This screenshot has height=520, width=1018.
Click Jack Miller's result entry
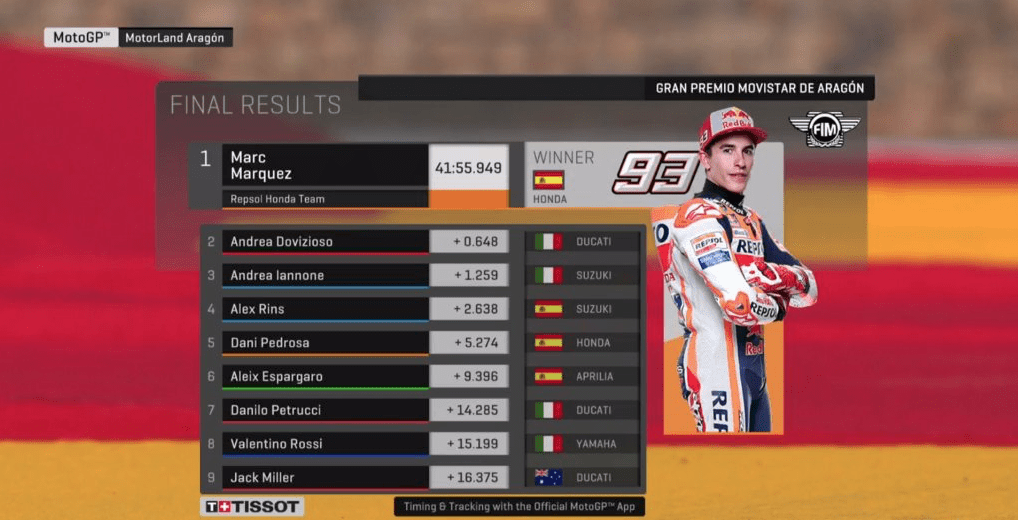(x=326, y=478)
